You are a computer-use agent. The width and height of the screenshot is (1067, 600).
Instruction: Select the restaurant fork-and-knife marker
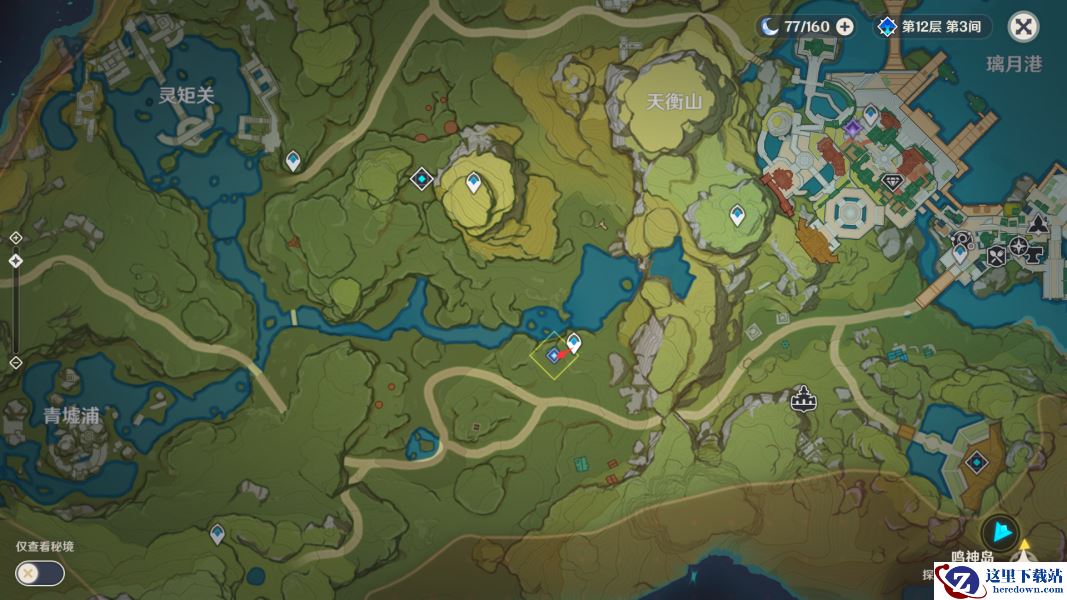996,257
